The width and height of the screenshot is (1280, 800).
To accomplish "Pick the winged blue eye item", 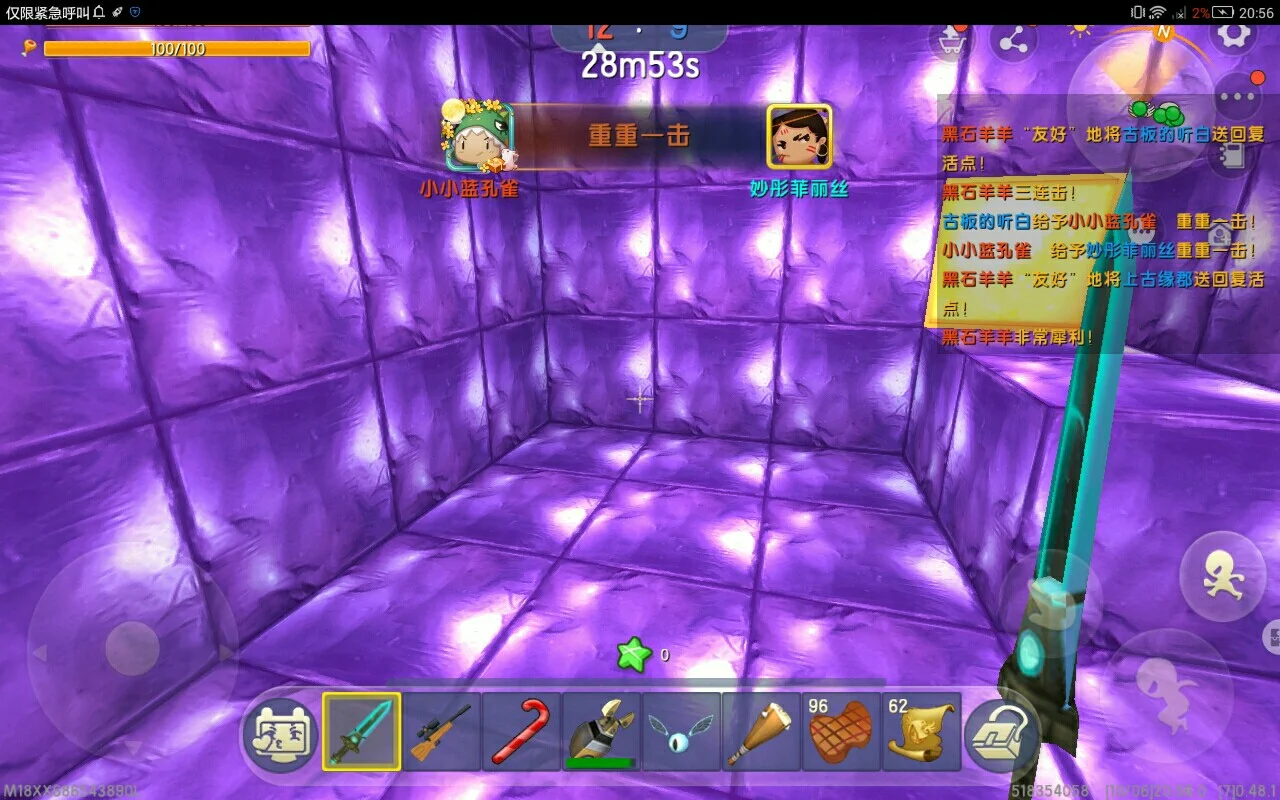I will point(681,732).
